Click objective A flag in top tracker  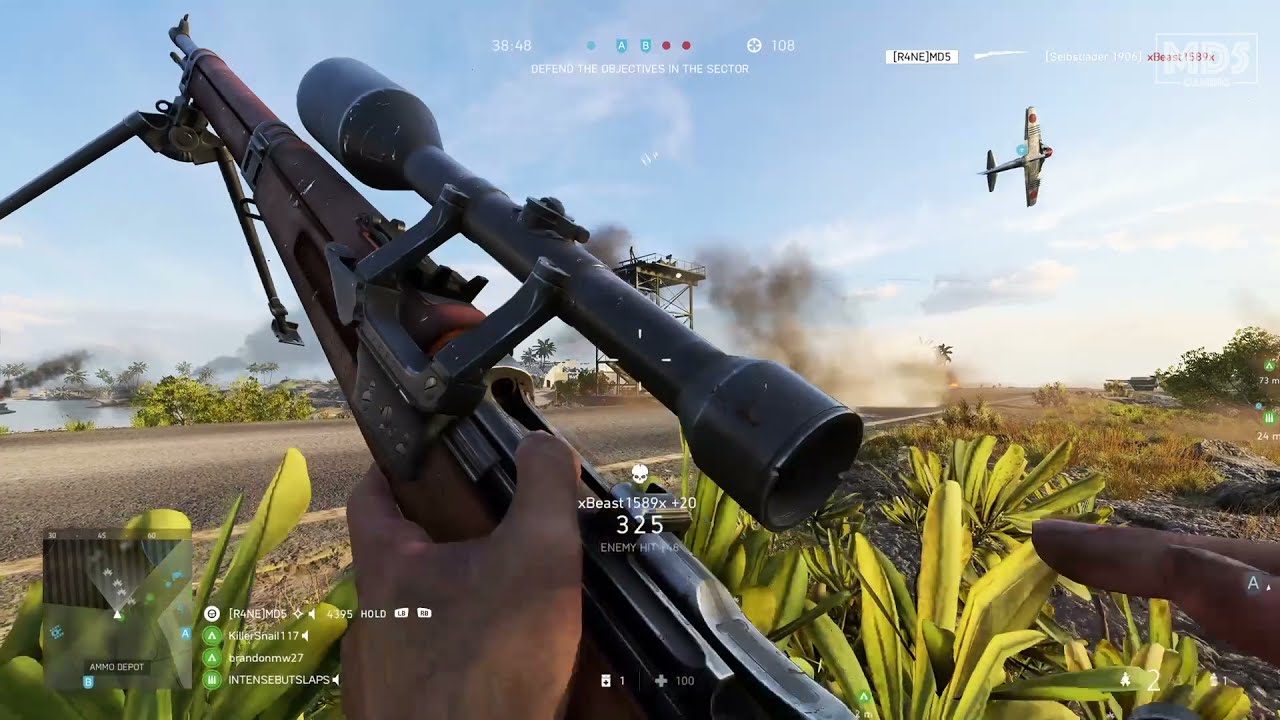click(621, 45)
